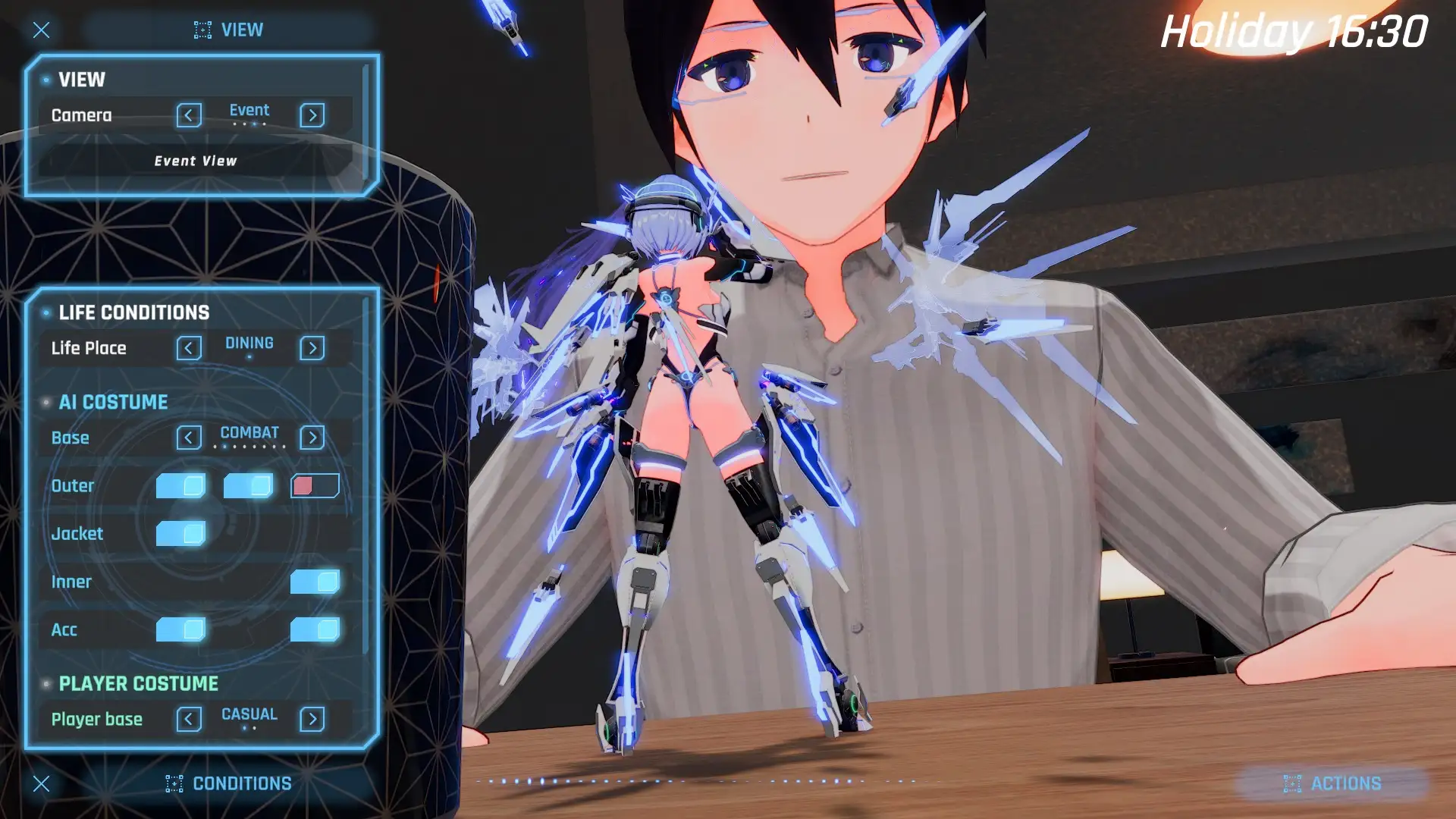
Task: Click the left arrow icon beside Life Place
Action: click(x=189, y=348)
